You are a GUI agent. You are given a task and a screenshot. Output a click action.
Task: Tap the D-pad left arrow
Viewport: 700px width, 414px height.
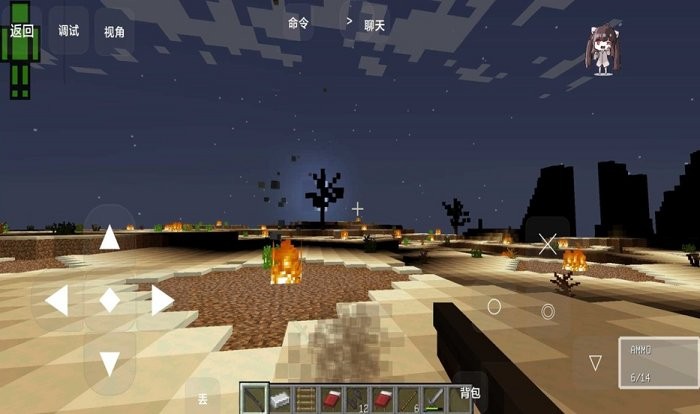pyautogui.click(x=56, y=300)
